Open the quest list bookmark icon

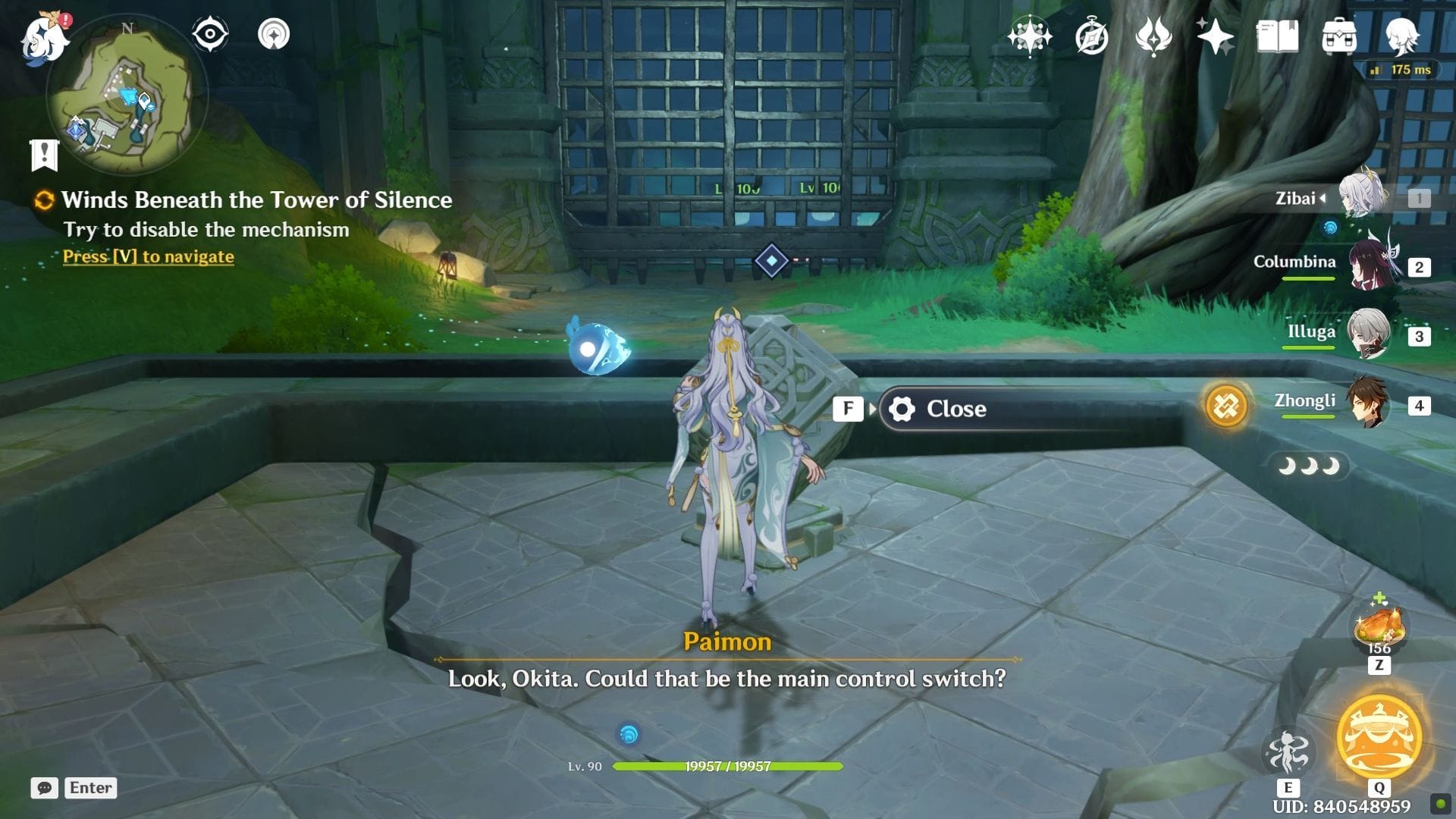point(44,155)
